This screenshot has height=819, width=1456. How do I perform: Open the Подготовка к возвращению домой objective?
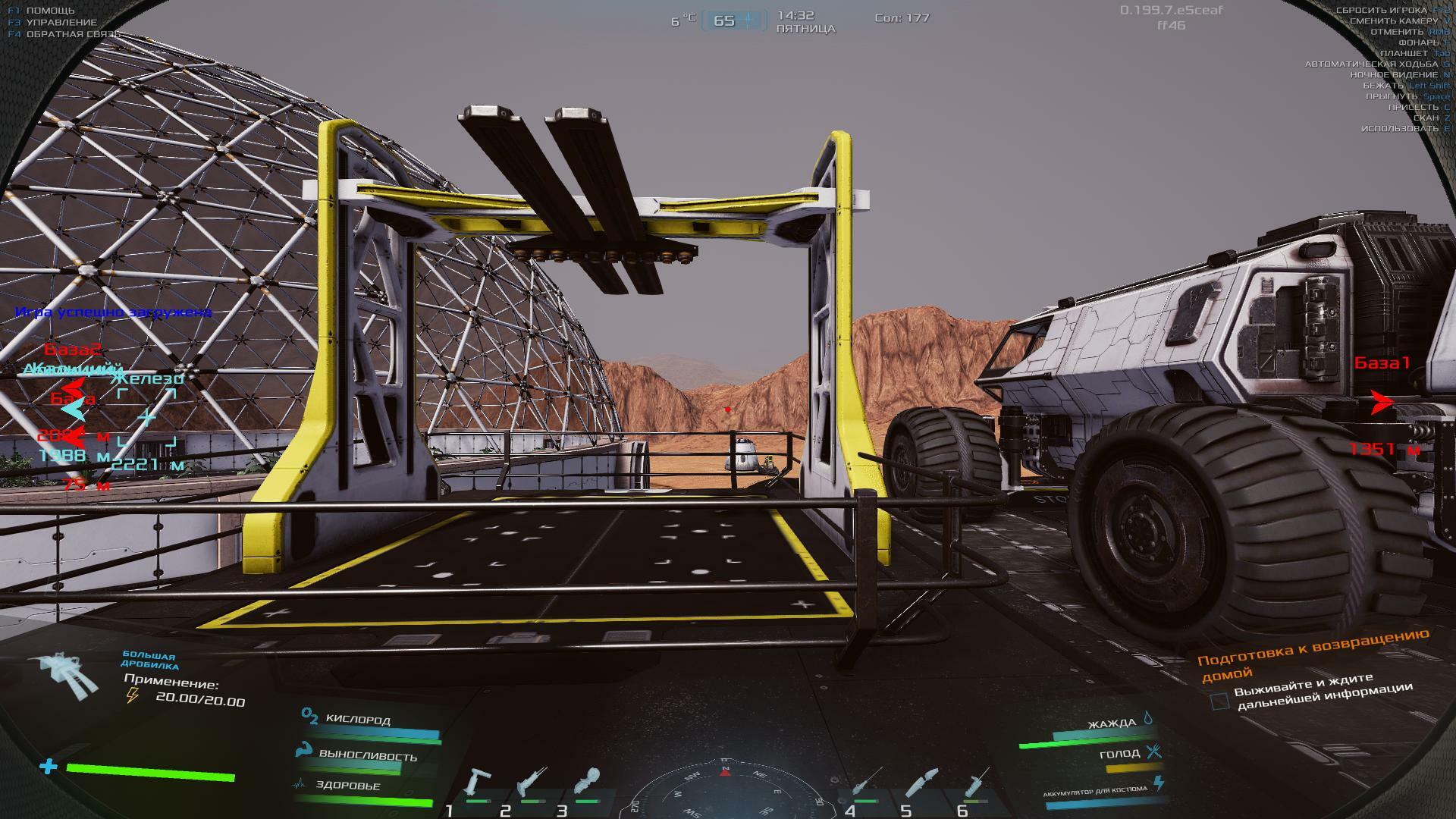(1312, 654)
